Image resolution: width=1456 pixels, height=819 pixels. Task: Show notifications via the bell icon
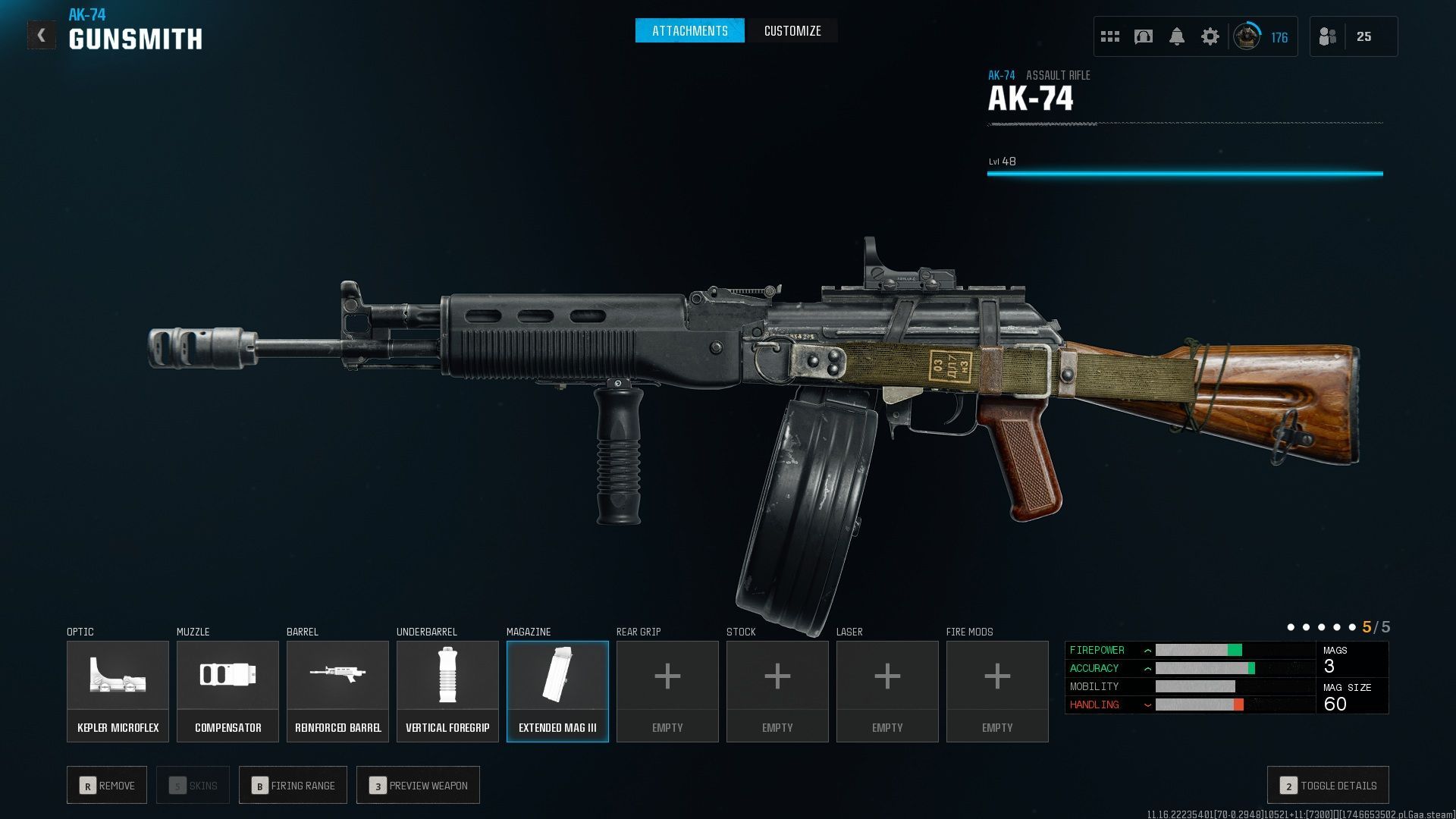(x=1177, y=36)
